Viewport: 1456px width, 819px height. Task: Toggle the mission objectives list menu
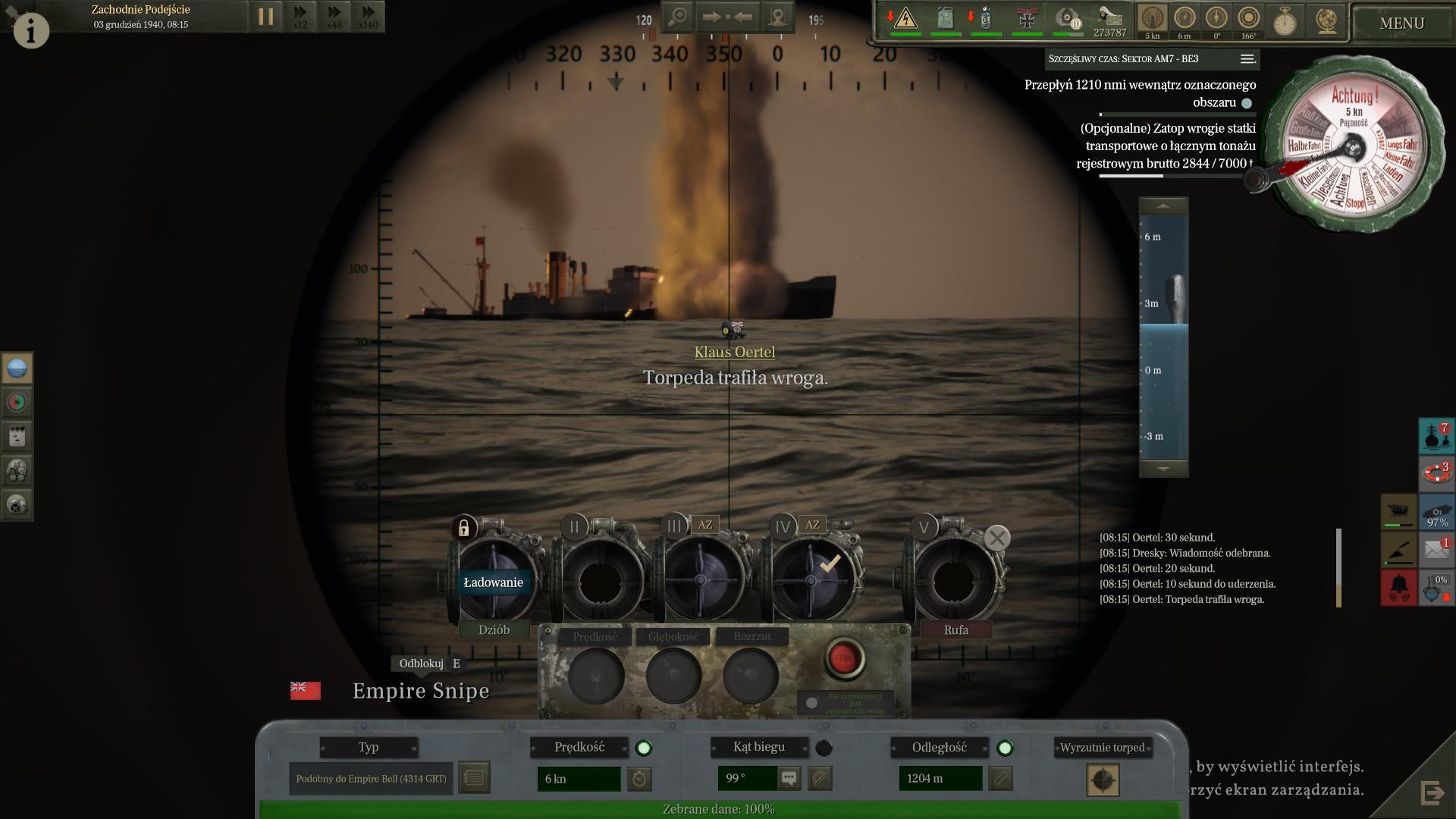1247,59
